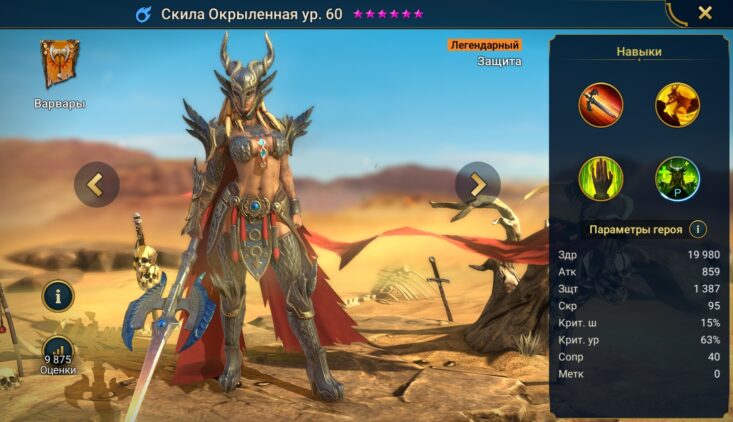Image resolution: width=733 pixels, height=422 pixels.
Task: Open hero parameters info tooltip
Action: pyautogui.click(x=698, y=229)
